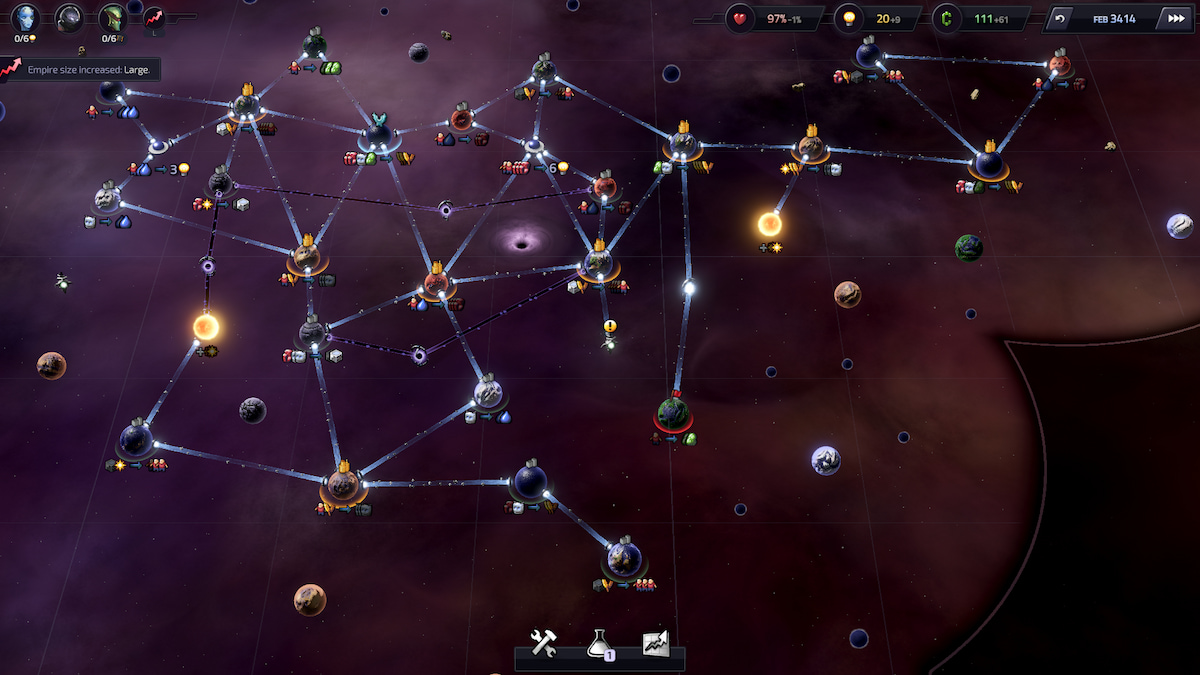Screen dimensions: 1200x675
Task: Select the dark helmeted council member portrait
Action: [x=69, y=17]
